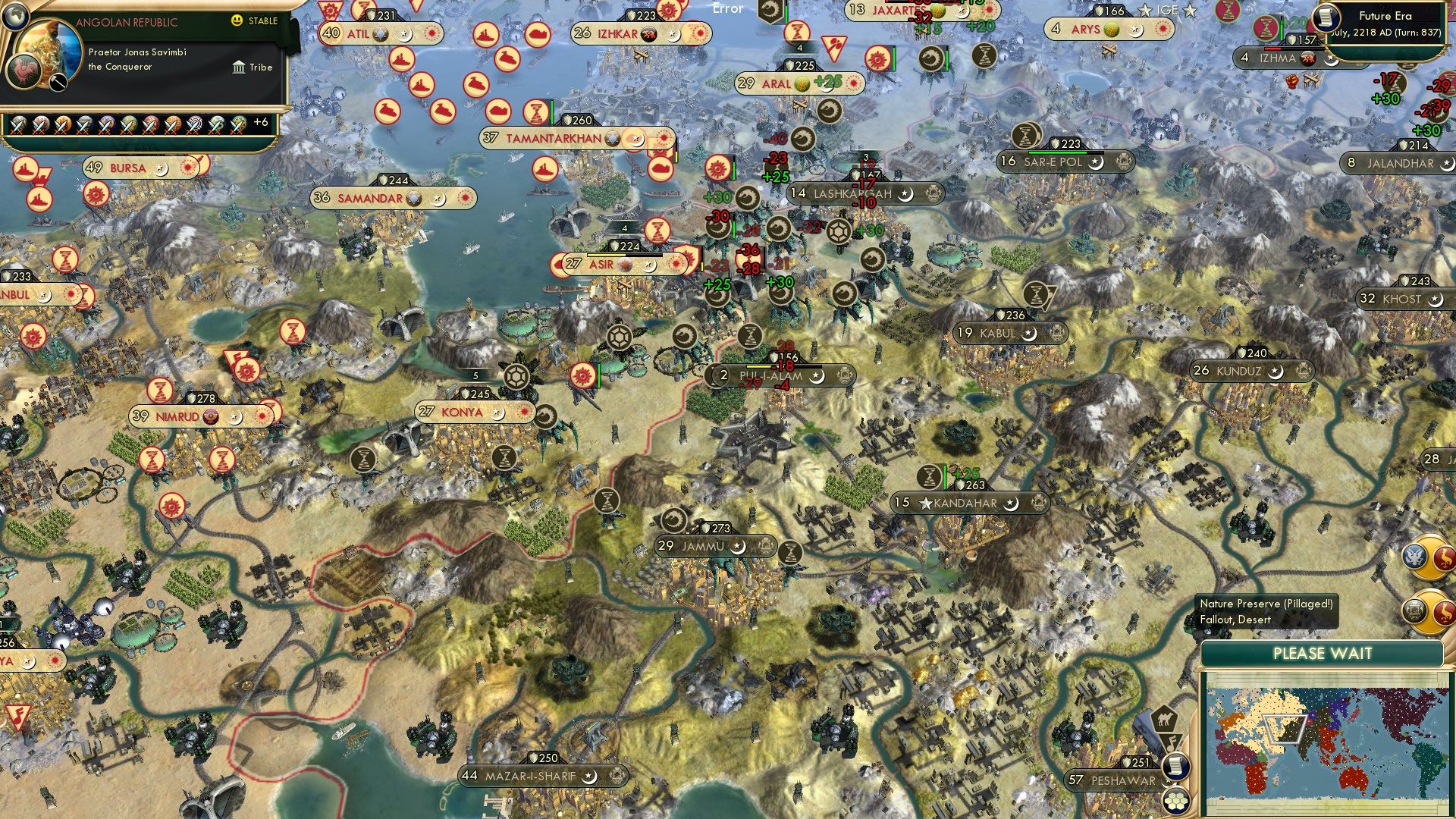Click the red city-strike icon on Bursa's banner
Image resolution: width=1456 pixels, height=819 pixels.
point(187,168)
